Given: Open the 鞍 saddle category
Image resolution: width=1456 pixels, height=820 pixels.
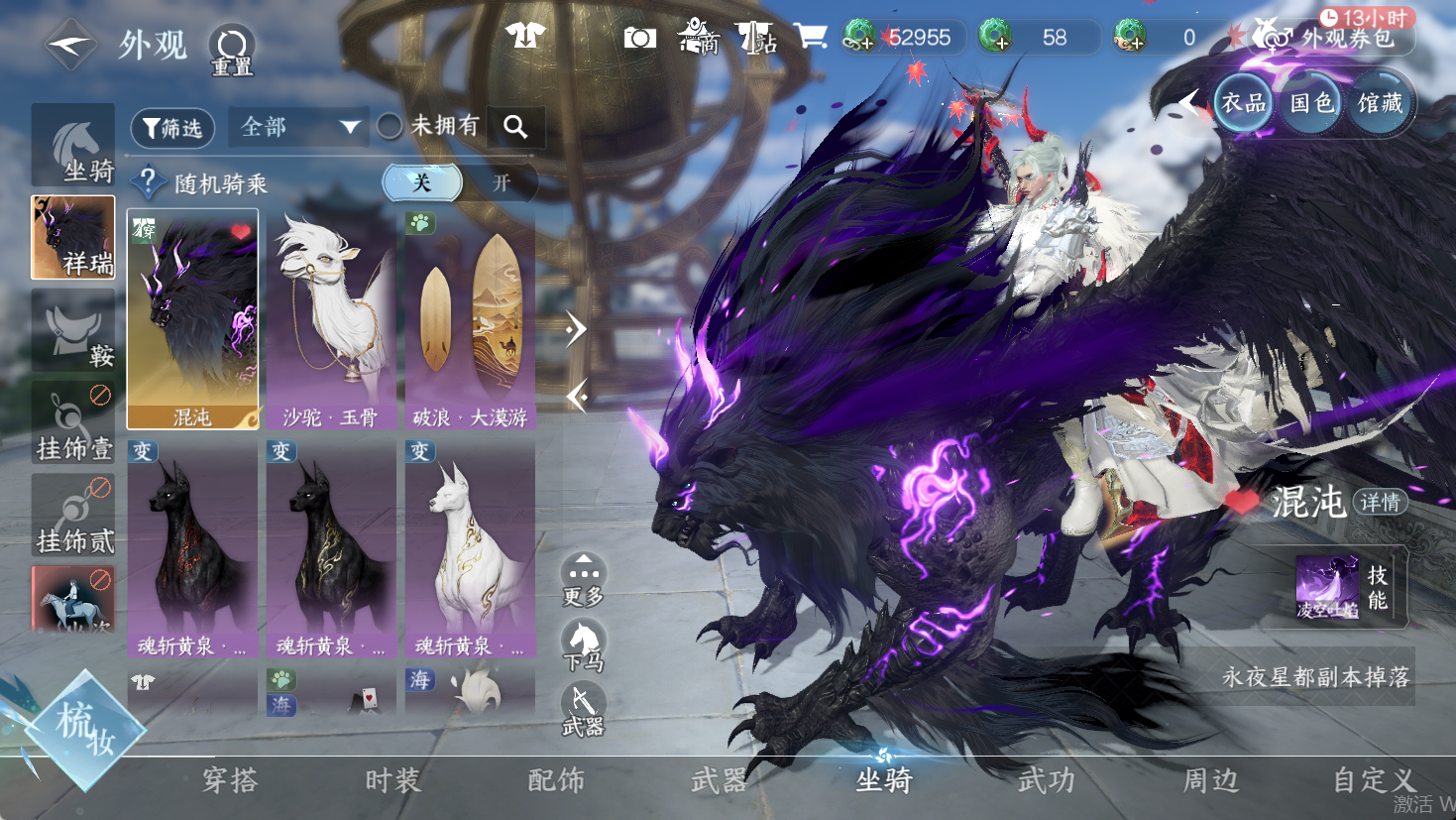Looking at the screenshot, I should [73, 332].
